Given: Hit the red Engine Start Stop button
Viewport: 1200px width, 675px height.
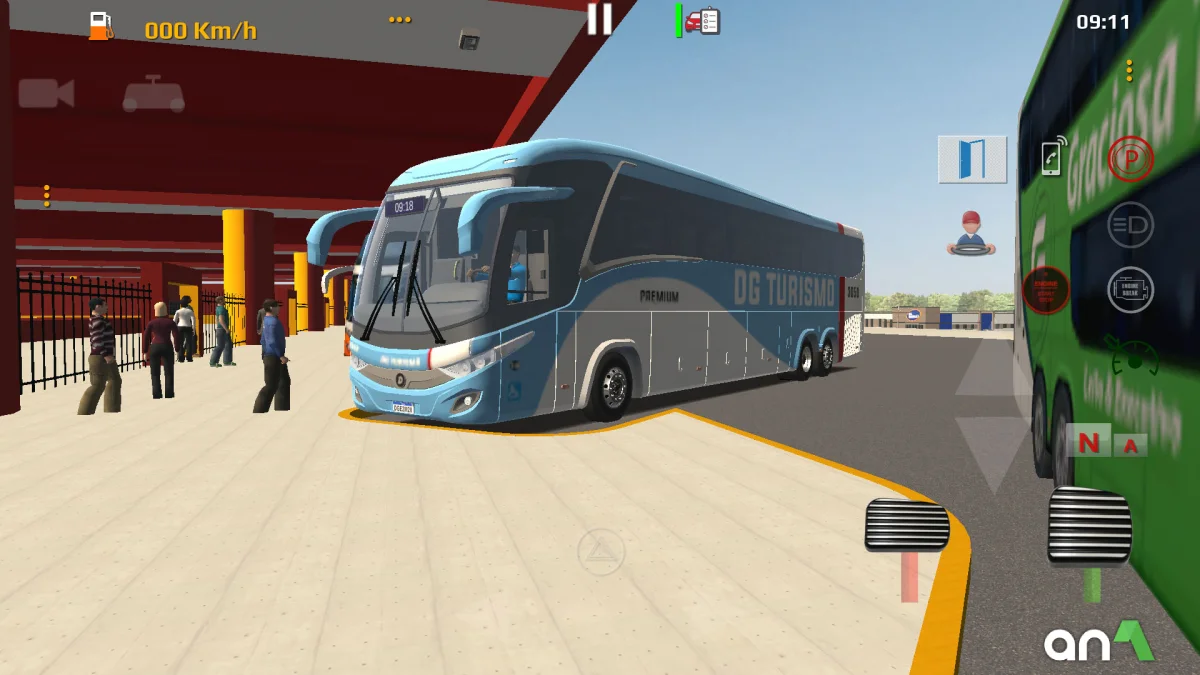Looking at the screenshot, I should tap(1046, 290).
